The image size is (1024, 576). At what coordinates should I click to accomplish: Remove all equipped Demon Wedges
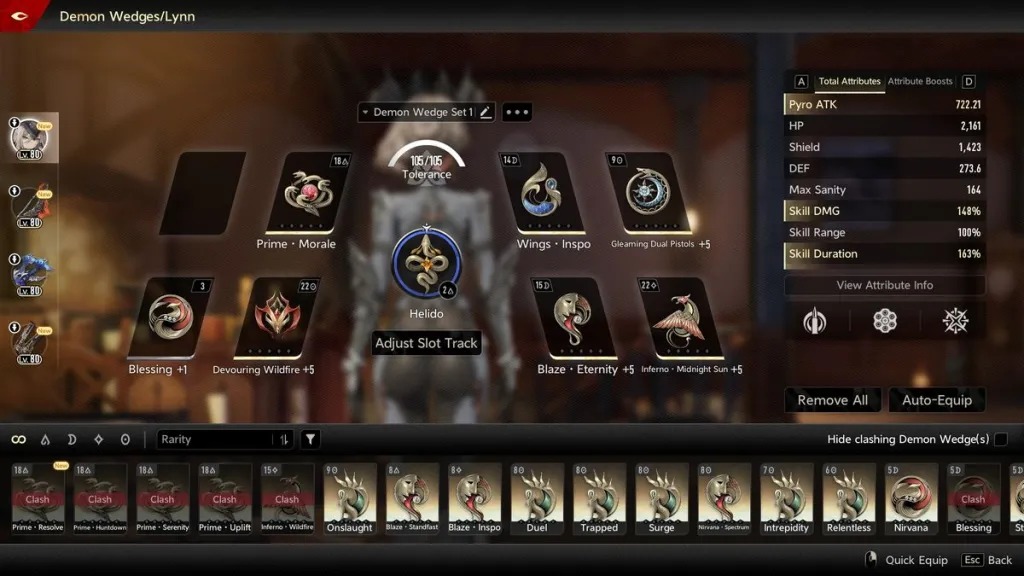tap(832, 400)
